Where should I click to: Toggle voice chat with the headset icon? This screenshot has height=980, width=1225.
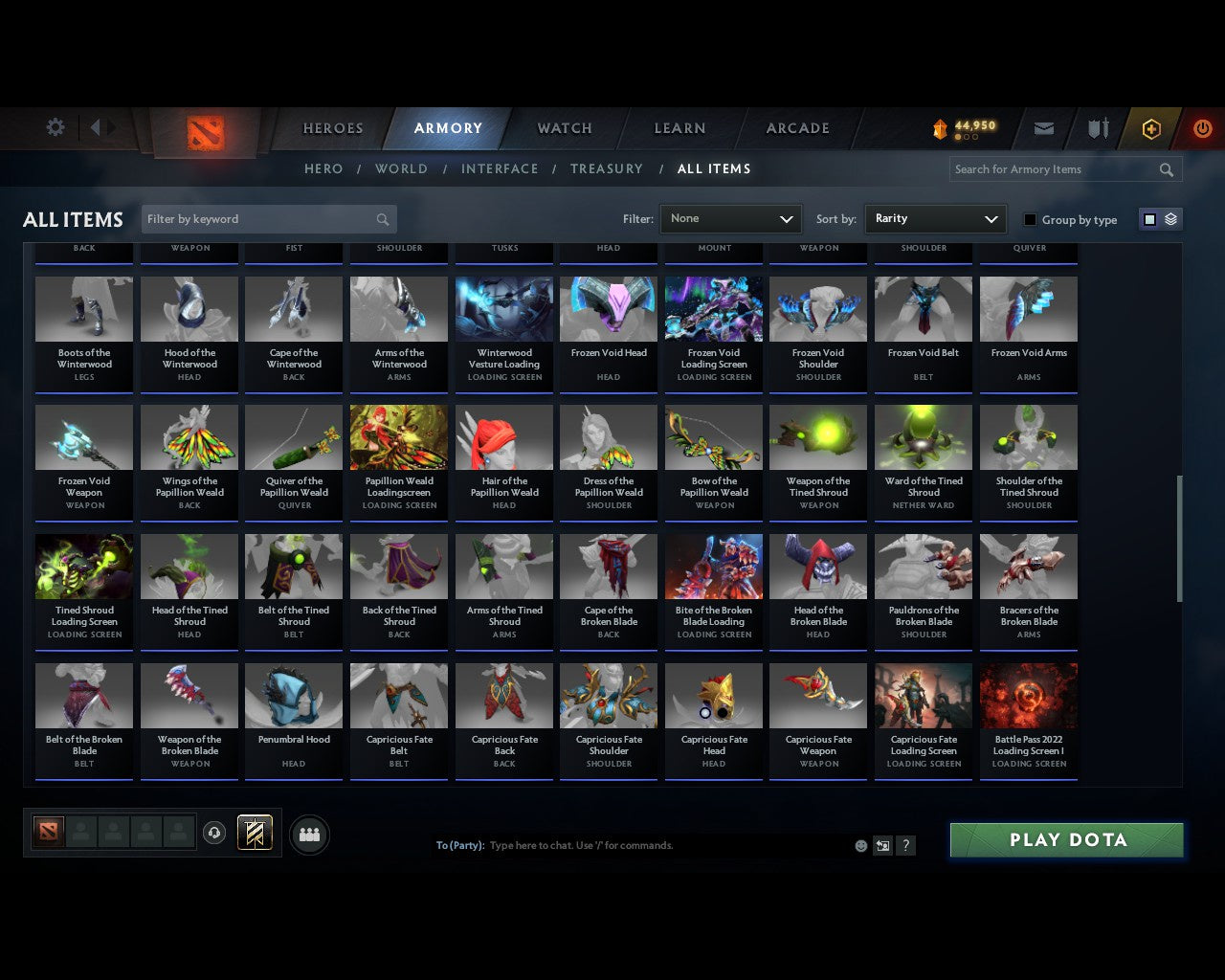point(214,832)
